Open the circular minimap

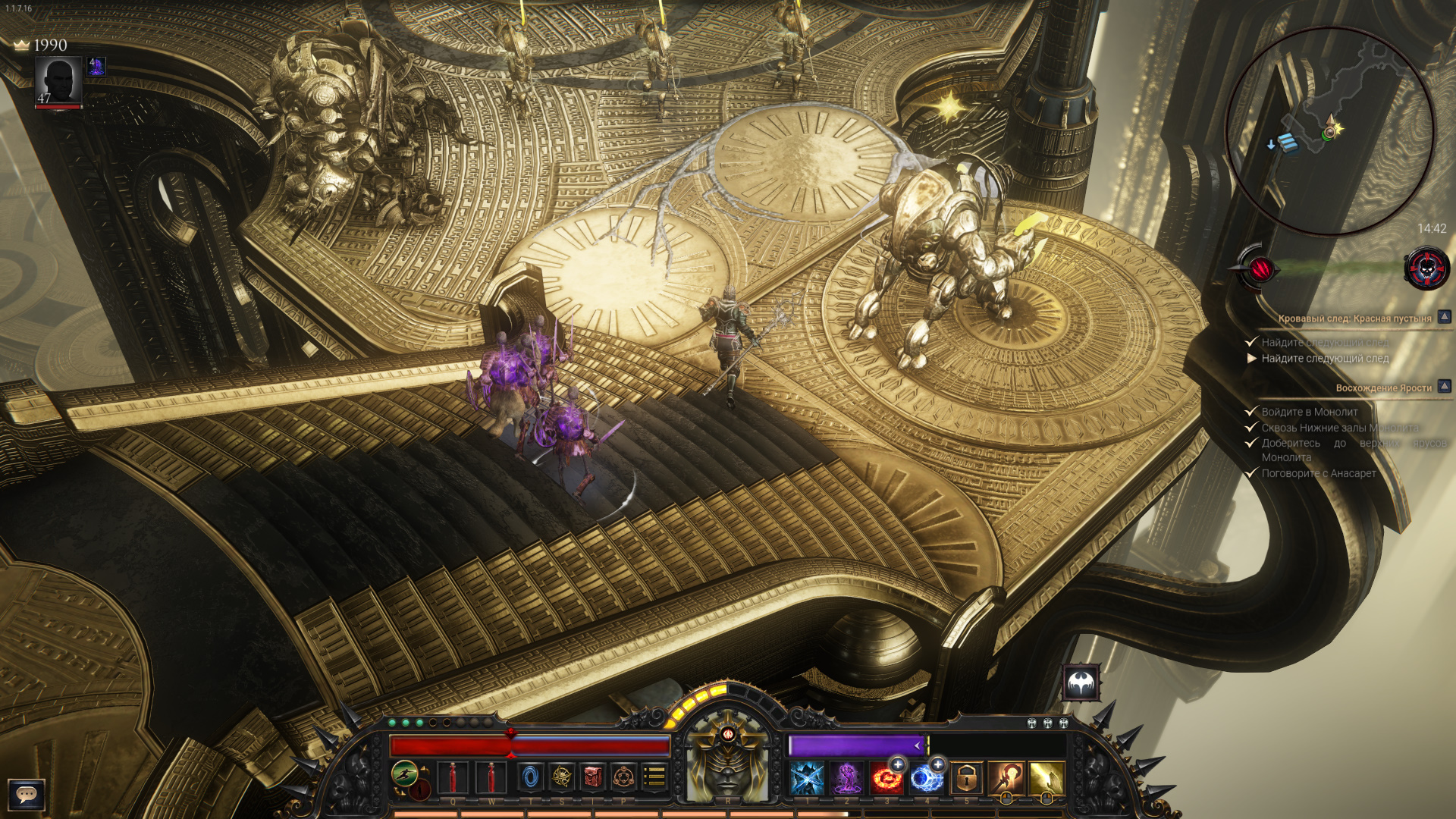click(1329, 130)
